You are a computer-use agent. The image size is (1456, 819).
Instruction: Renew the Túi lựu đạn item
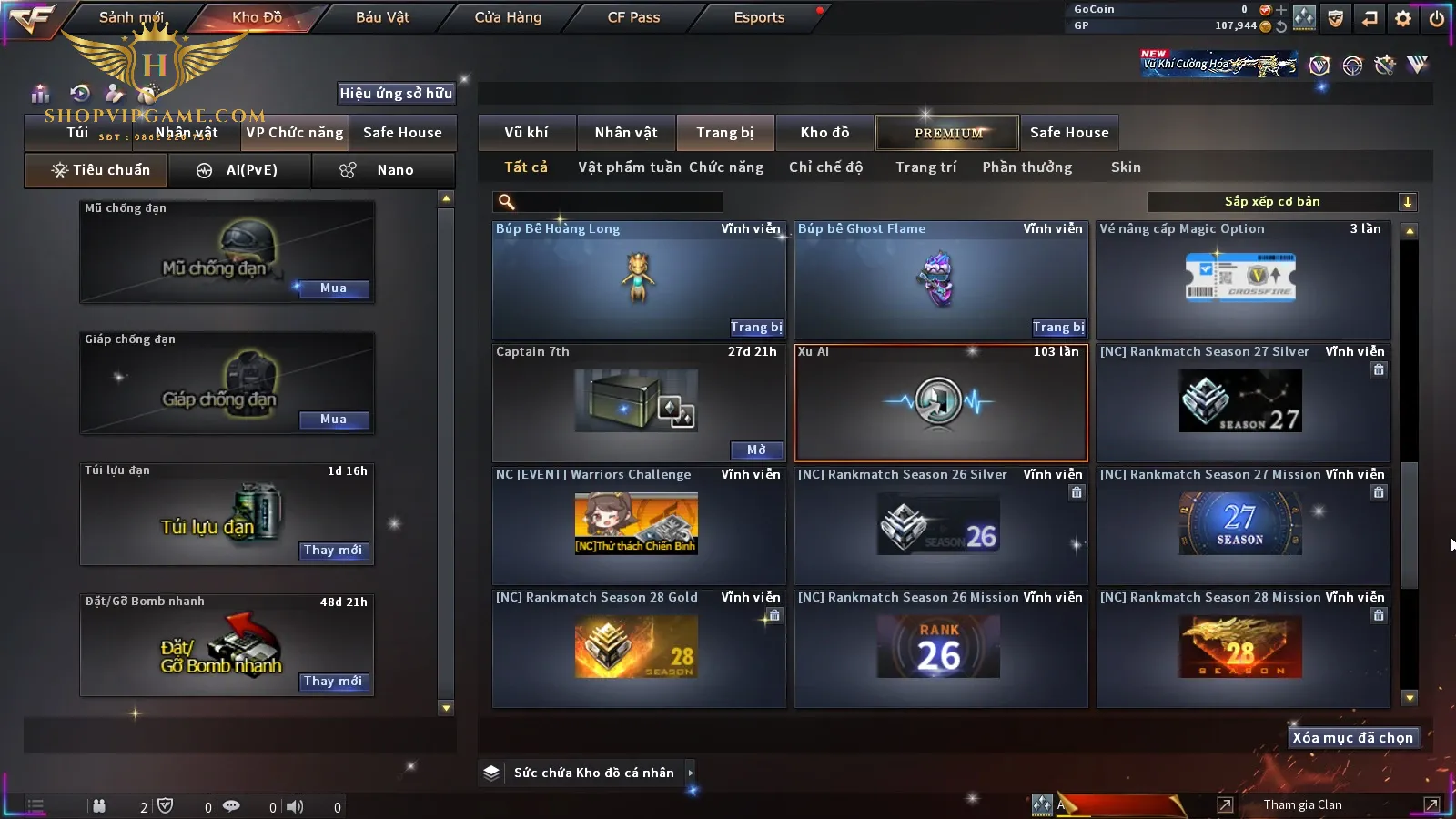333,551
